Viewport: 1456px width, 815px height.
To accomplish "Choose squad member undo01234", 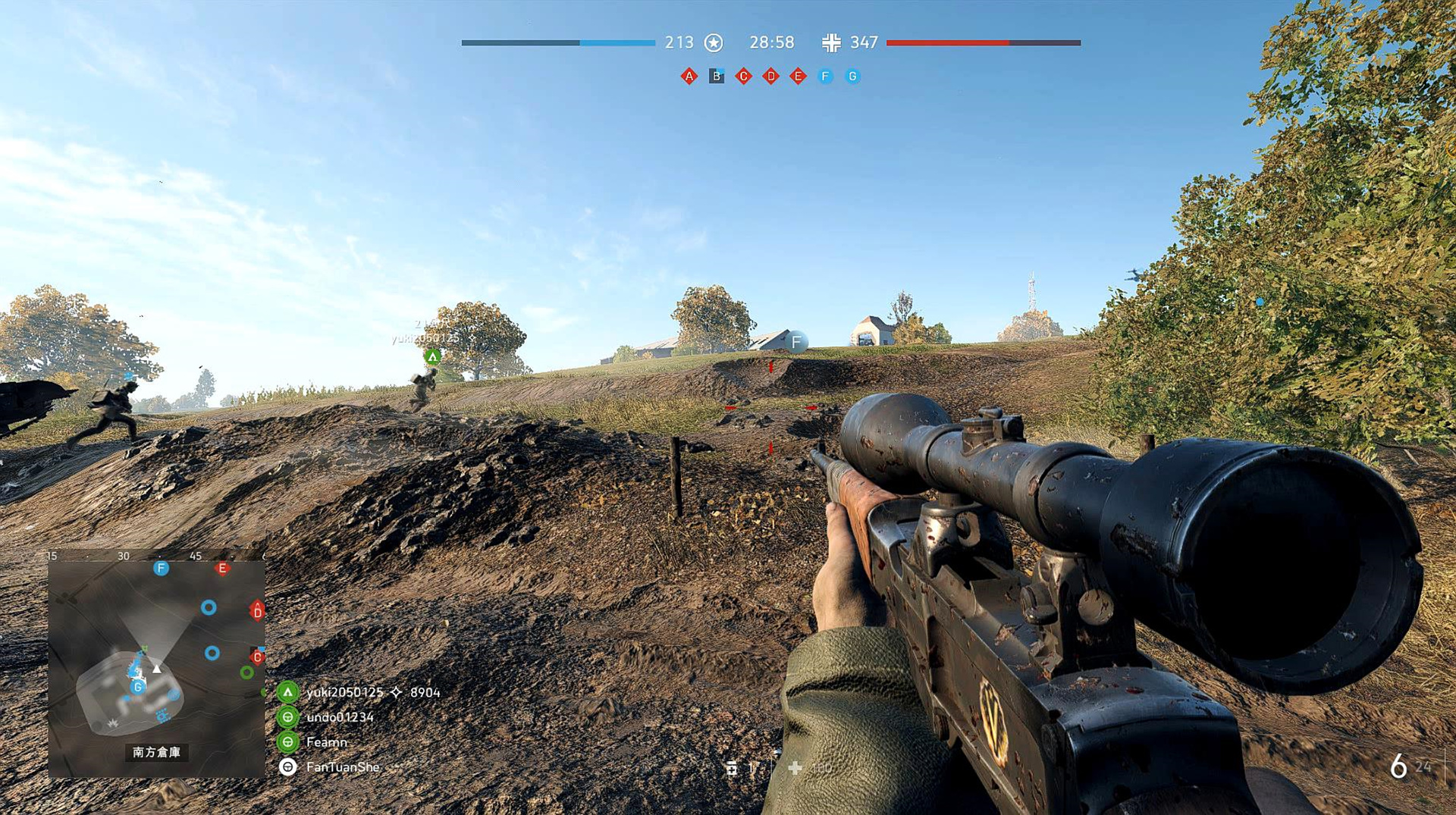I will [x=340, y=717].
